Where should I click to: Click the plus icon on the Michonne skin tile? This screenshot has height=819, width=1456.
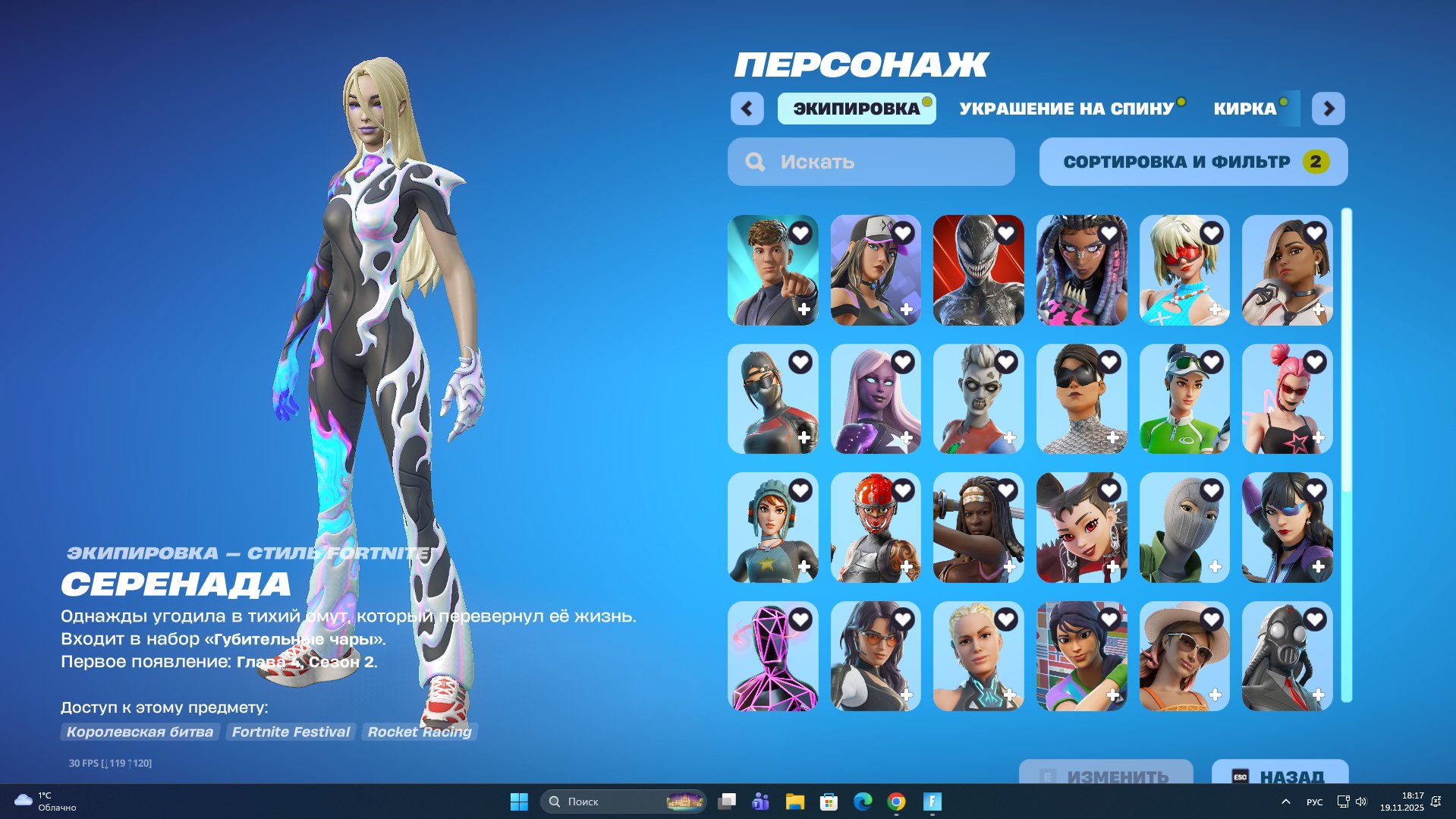pos(1009,567)
